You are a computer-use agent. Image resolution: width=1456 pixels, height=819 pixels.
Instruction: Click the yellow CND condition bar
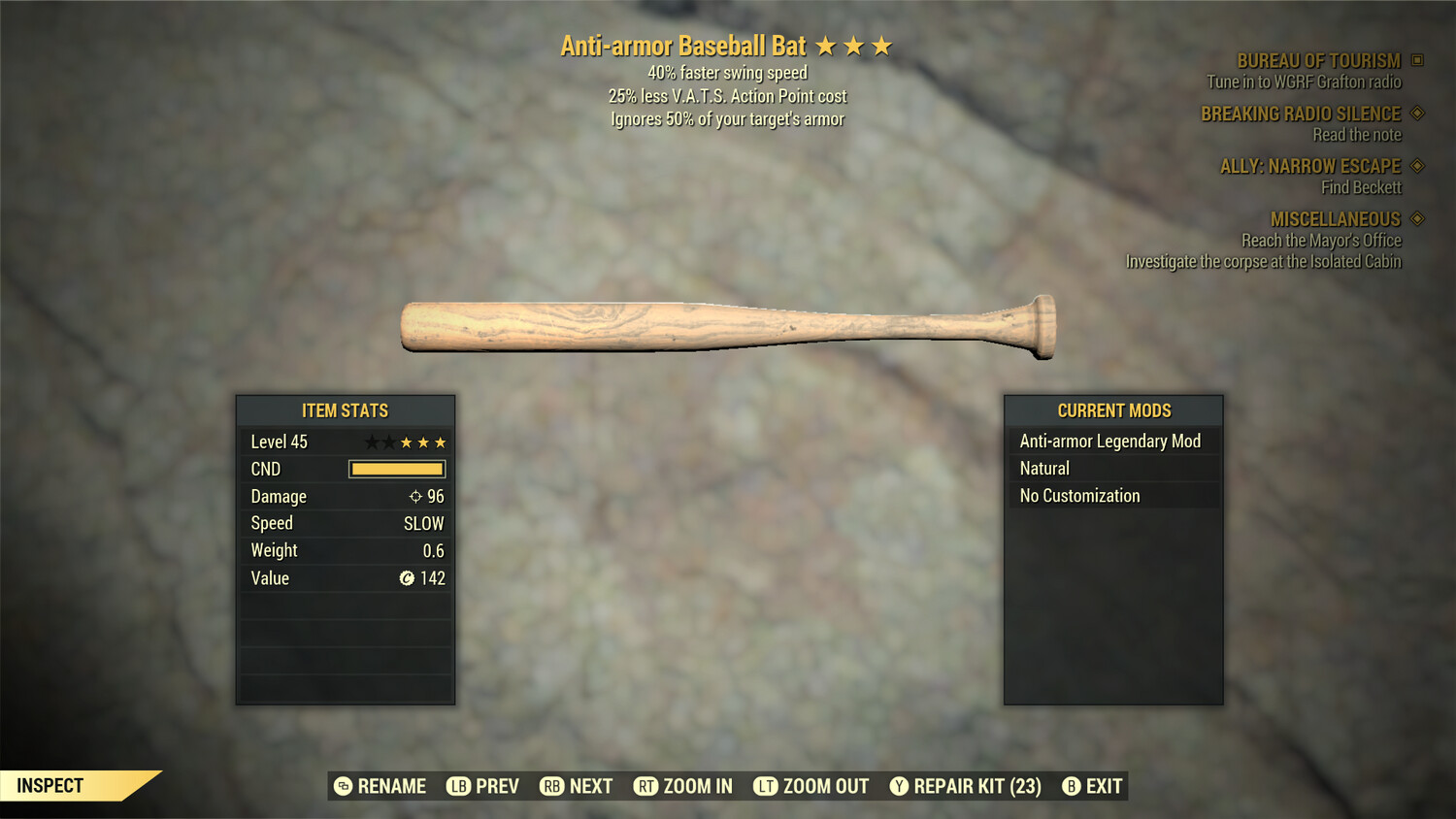396,469
